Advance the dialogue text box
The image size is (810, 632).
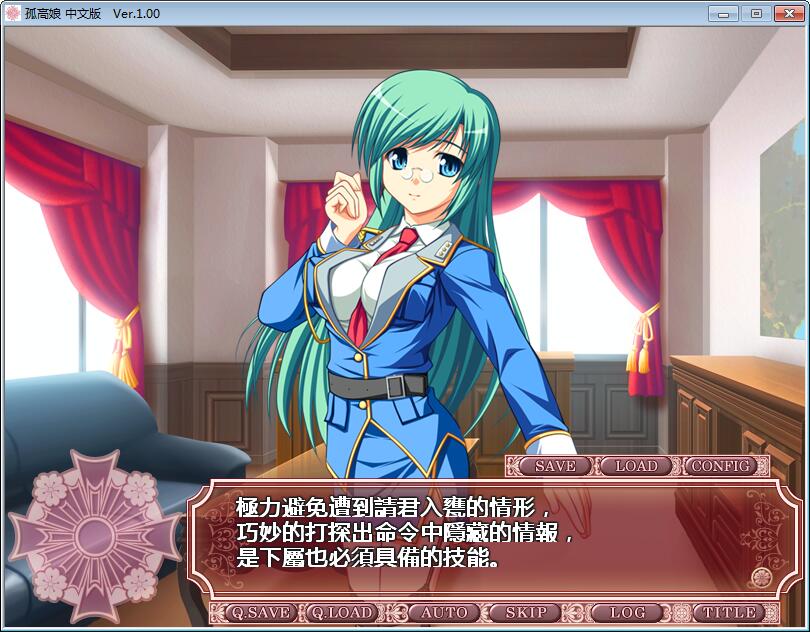[x=480, y=540]
